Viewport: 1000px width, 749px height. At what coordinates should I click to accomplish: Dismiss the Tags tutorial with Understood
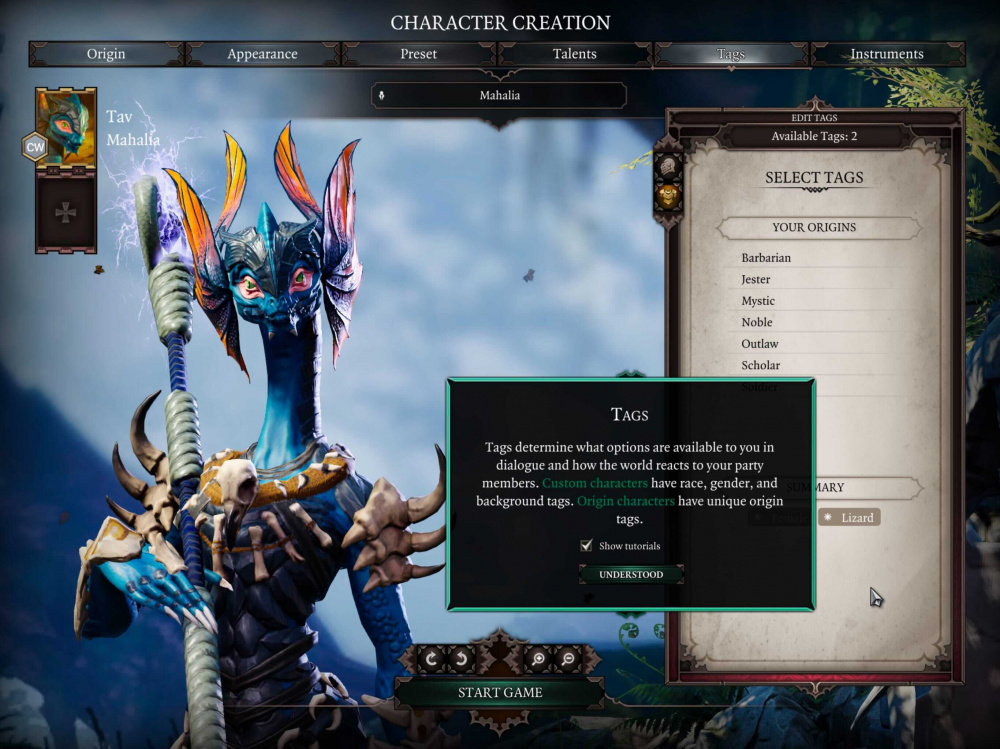tap(631, 575)
